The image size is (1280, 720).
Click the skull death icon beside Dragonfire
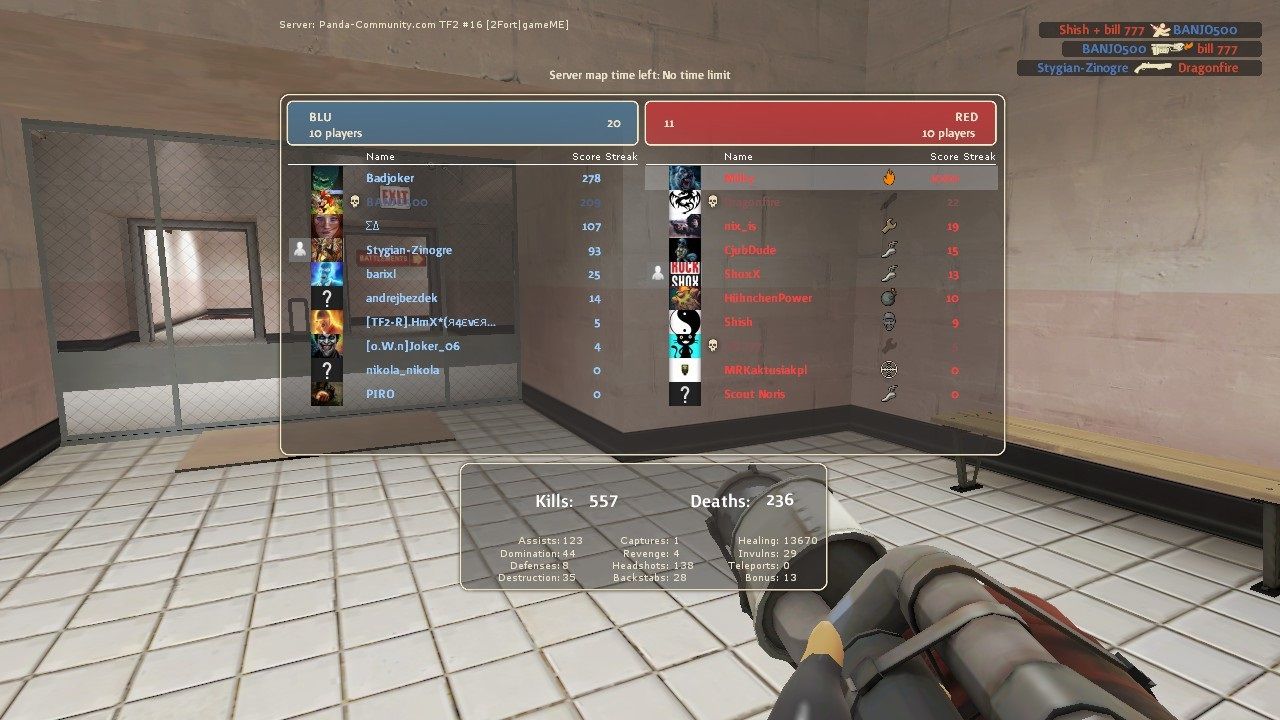tap(712, 202)
